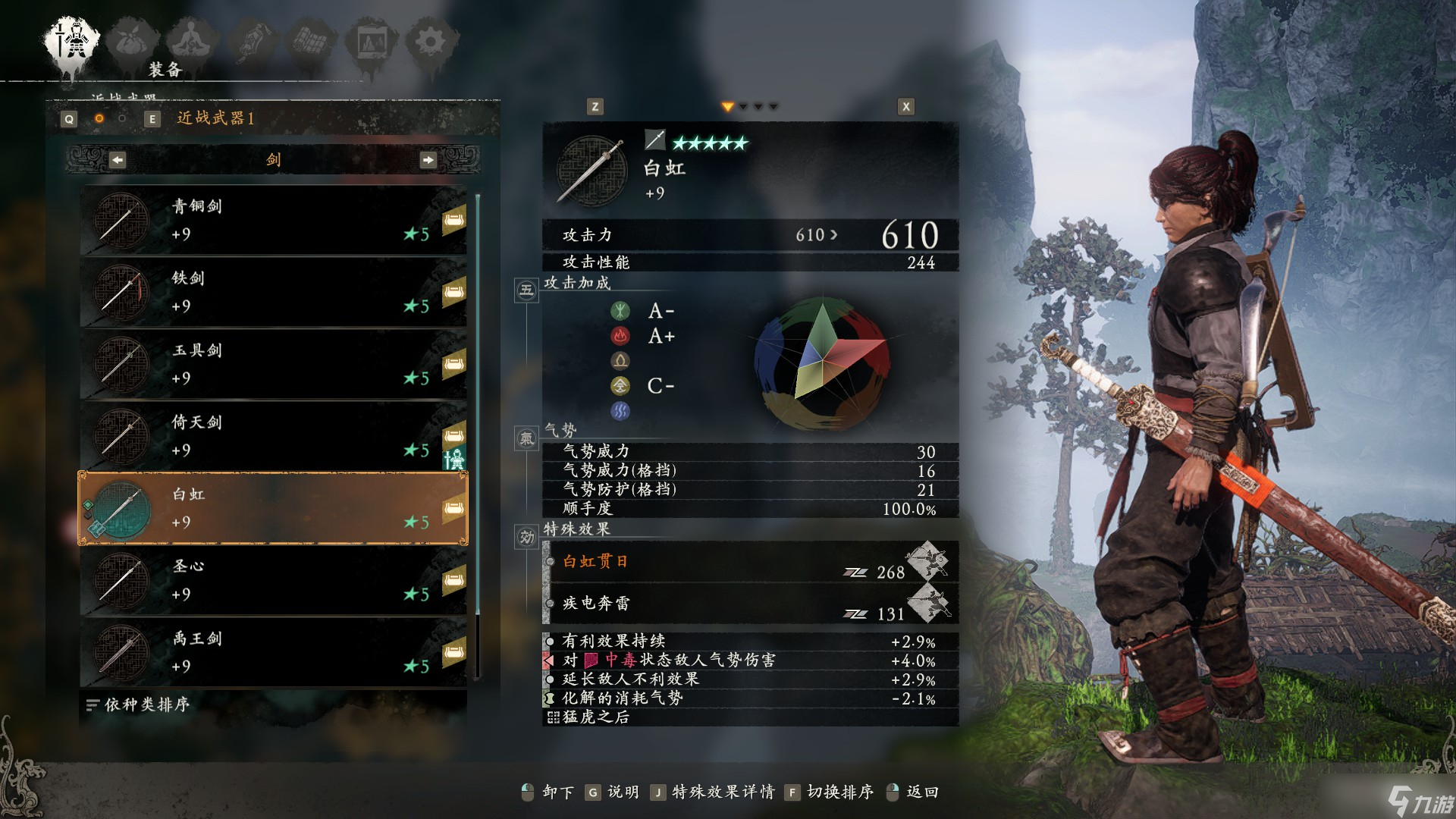The height and width of the screenshot is (819, 1456).
Task: Select the 圣心 sword entry
Action: pyautogui.click(x=273, y=580)
